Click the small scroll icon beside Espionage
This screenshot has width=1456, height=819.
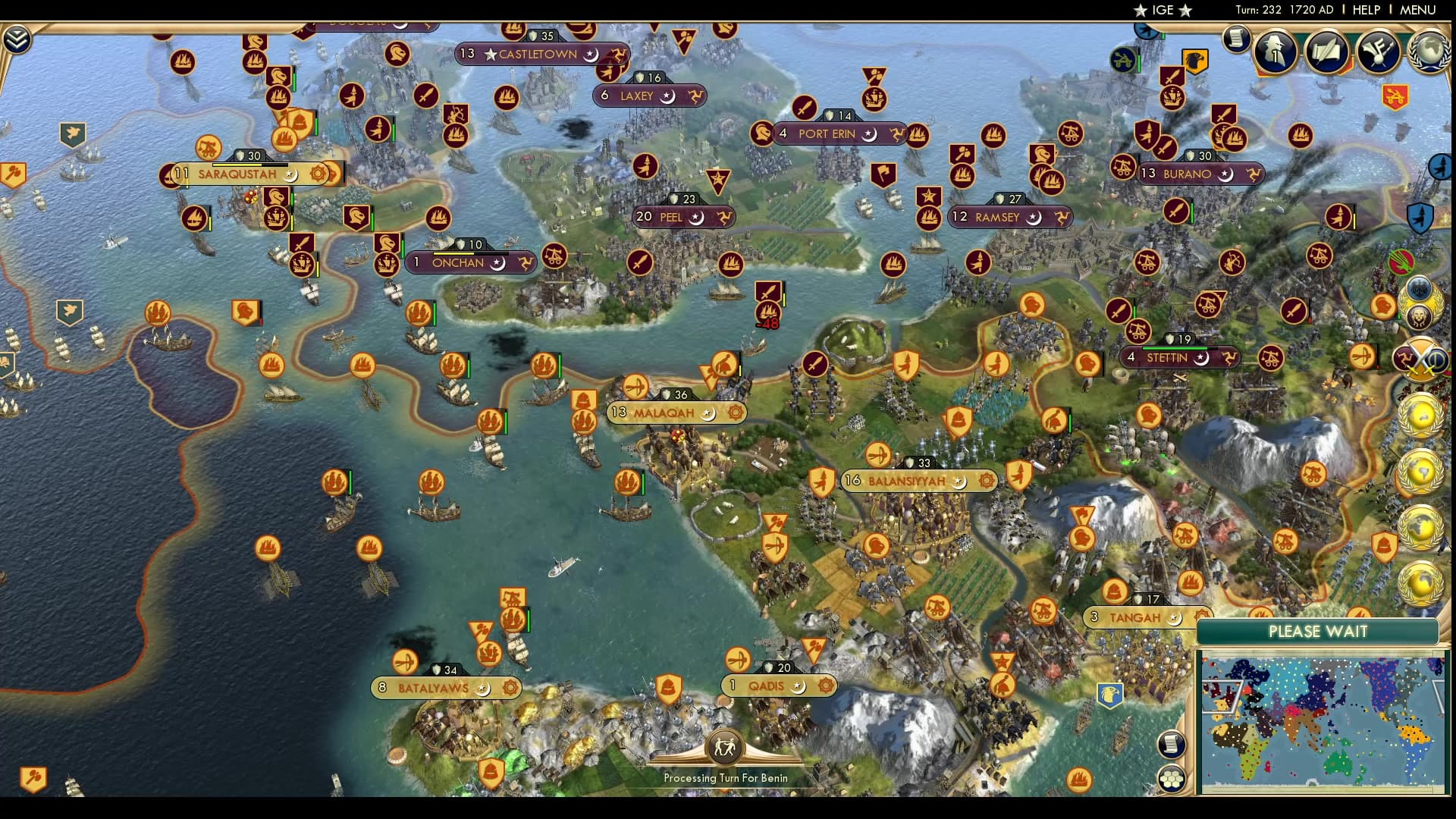[1236, 38]
